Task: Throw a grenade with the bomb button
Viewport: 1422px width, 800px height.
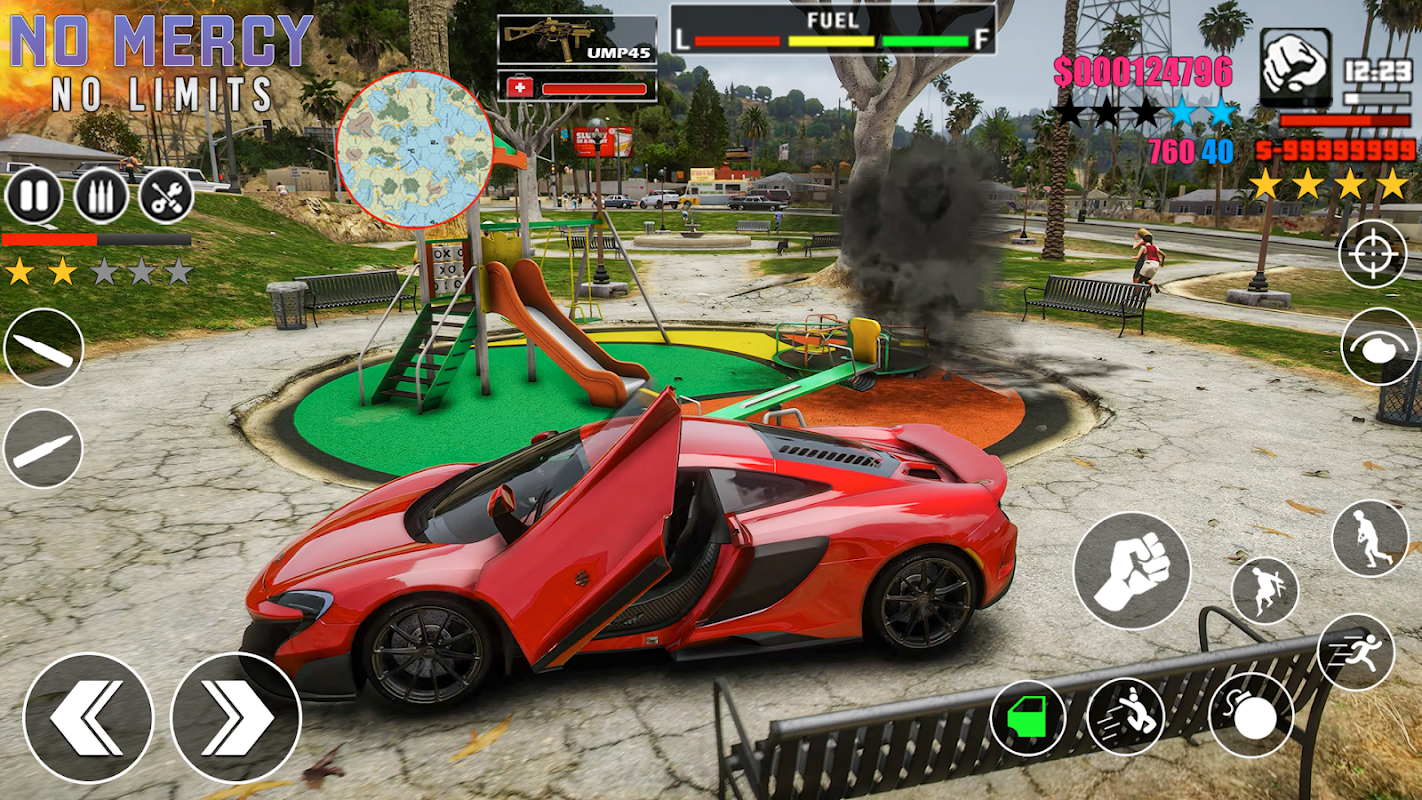Action: [x=1251, y=715]
